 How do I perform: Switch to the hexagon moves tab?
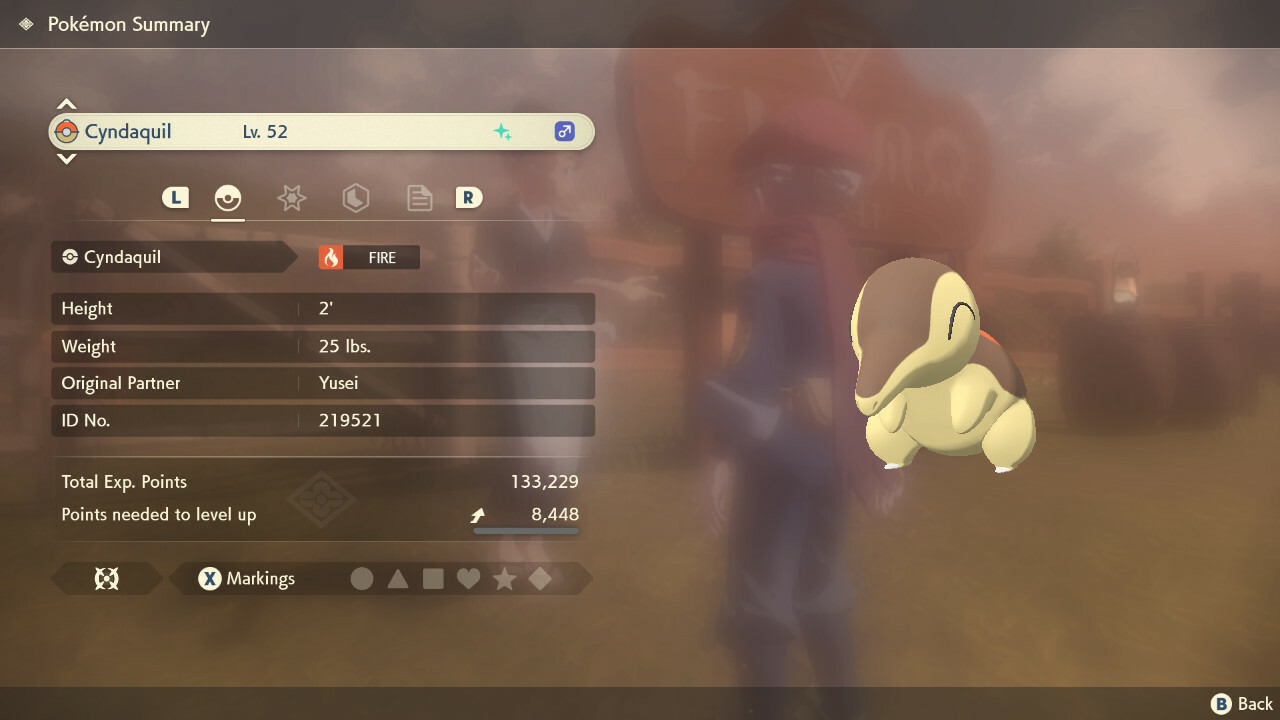(355, 198)
